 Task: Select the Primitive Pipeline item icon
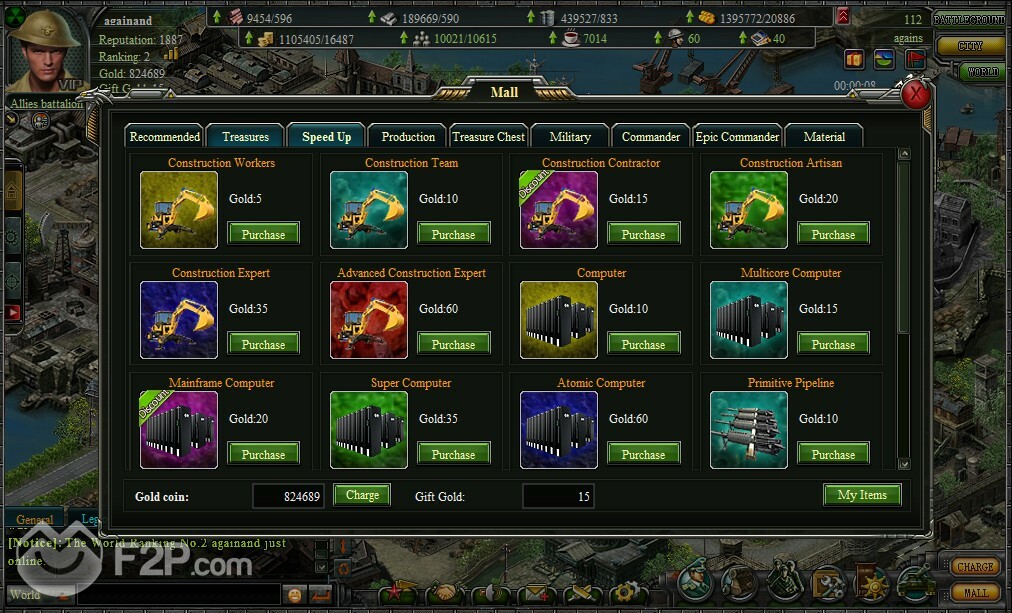pos(748,430)
